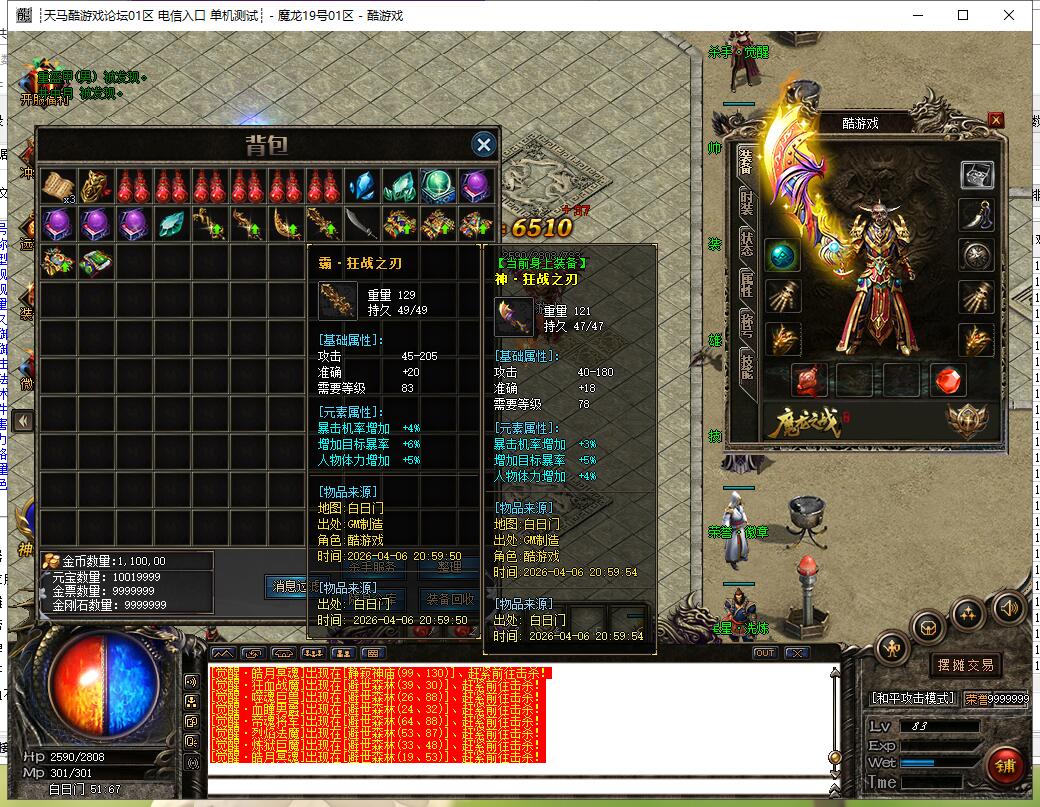This screenshot has height=807, width=1040.
Task: Select the plain steel blade in the bag
Action: click(x=363, y=223)
